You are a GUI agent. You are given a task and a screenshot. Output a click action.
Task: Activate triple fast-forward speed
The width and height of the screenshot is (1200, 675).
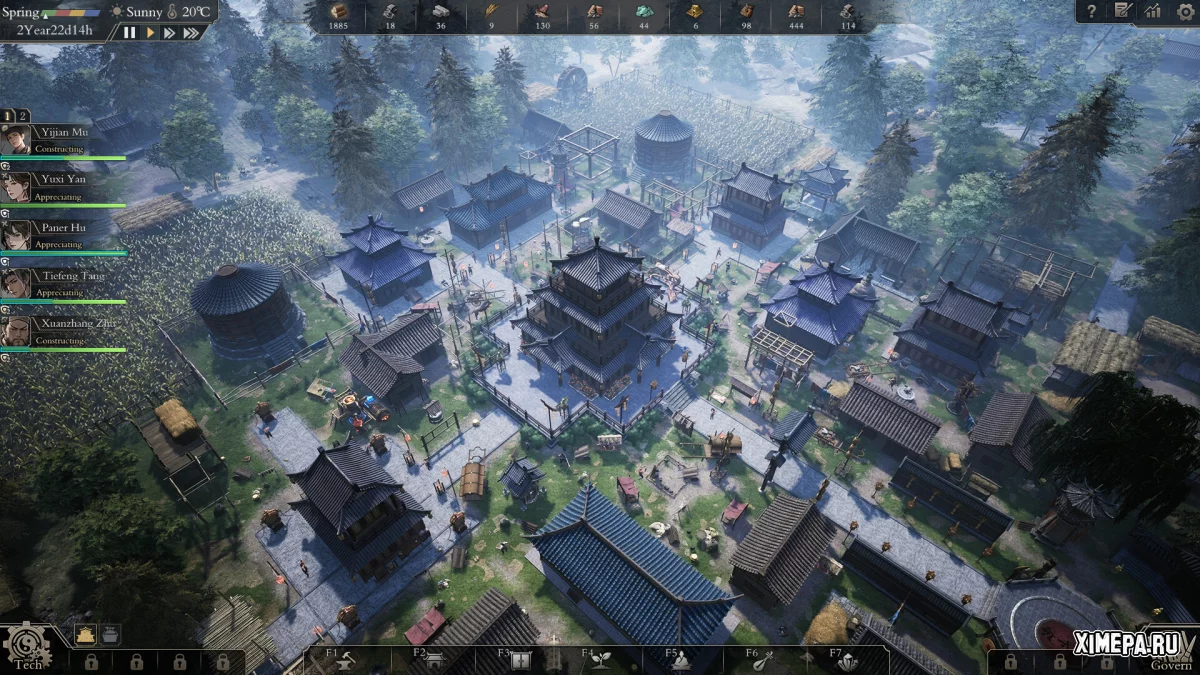(x=192, y=32)
